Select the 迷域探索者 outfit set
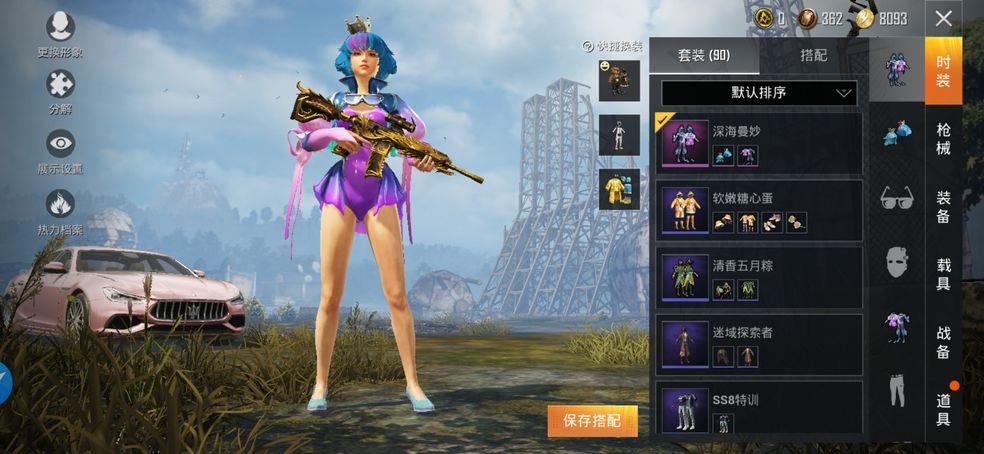Image resolution: width=984 pixels, height=454 pixels. pyautogui.click(x=761, y=344)
